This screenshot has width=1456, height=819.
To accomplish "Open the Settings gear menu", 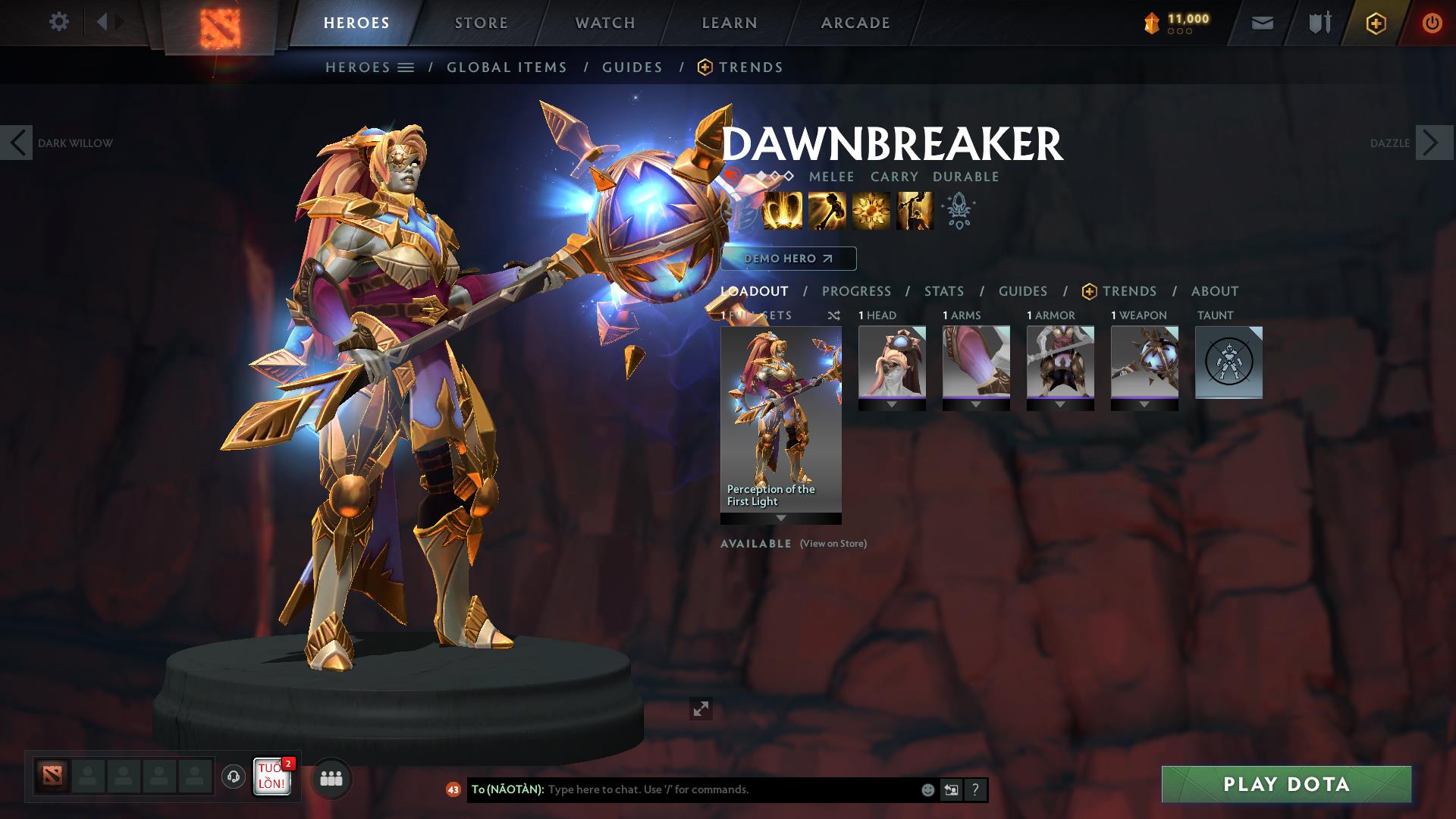I will 59,22.
